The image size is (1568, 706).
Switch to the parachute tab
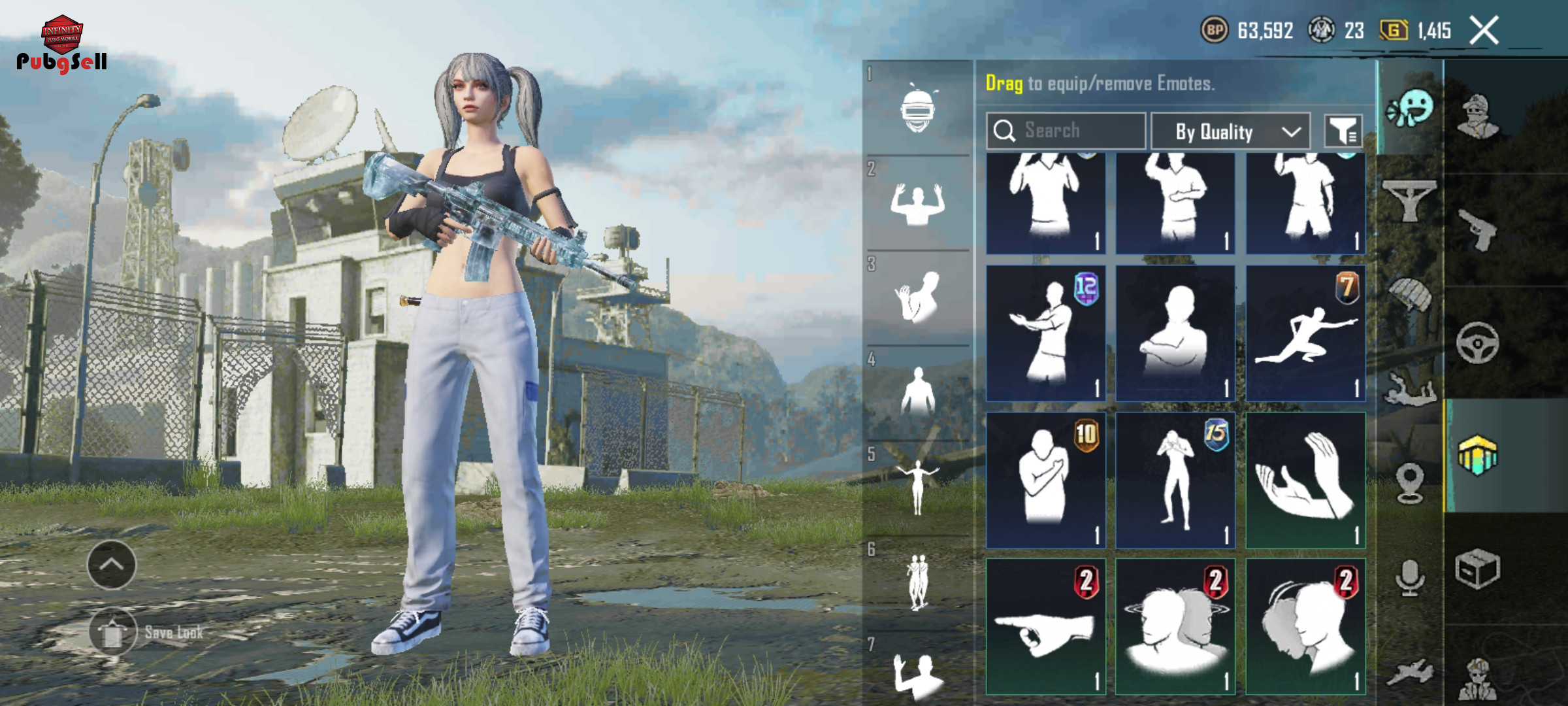pos(1410,294)
